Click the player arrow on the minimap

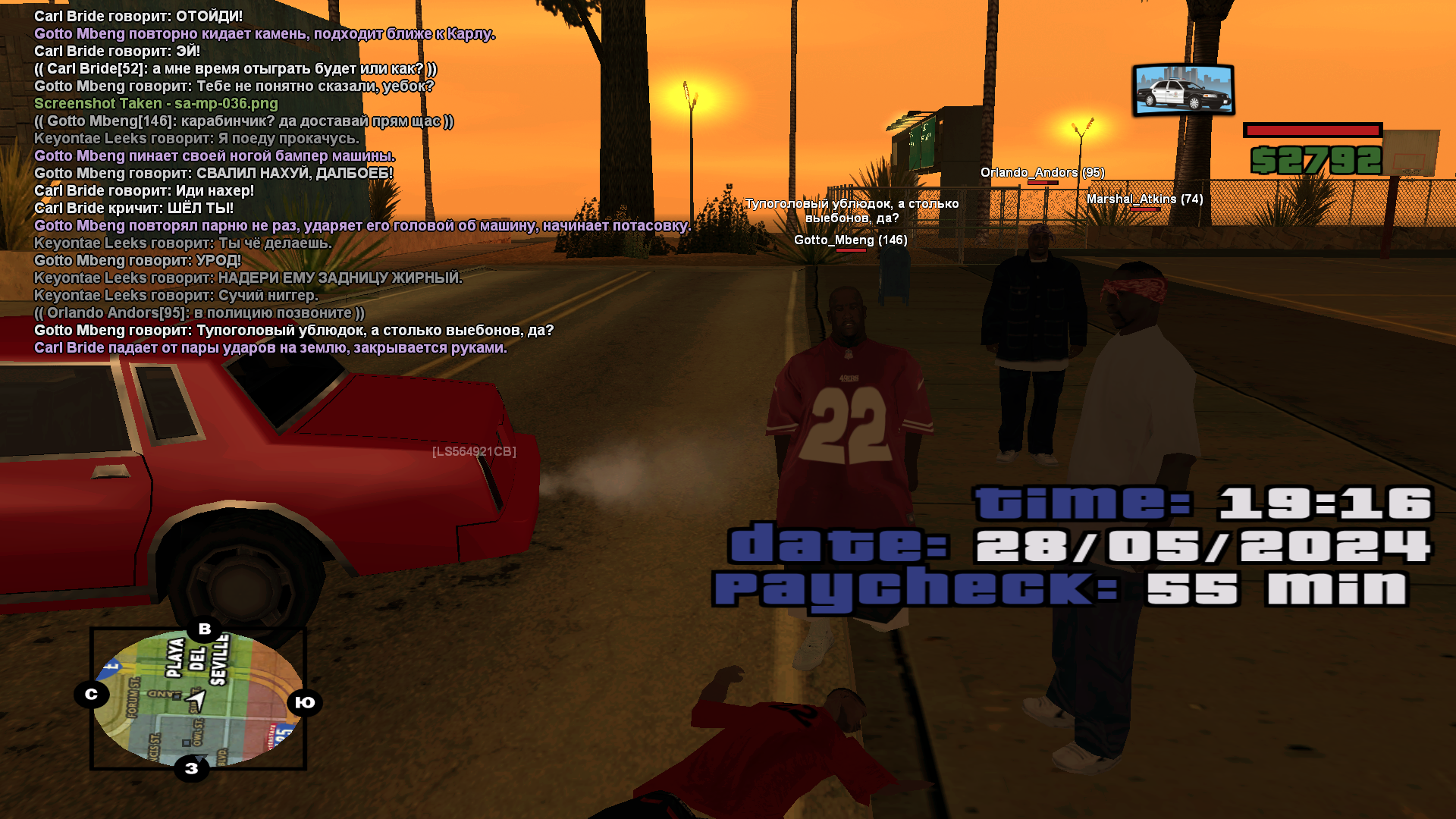click(x=196, y=698)
